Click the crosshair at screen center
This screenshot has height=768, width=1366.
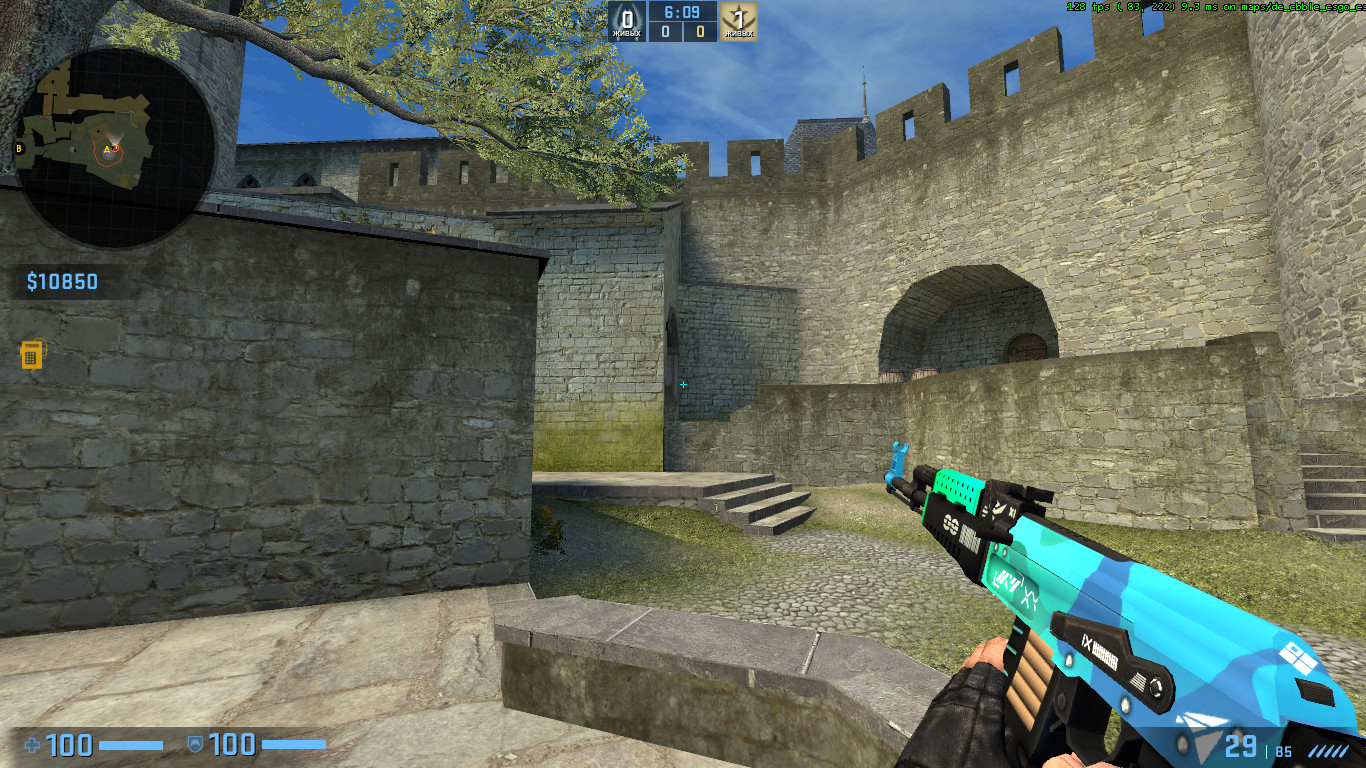click(x=684, y=382)
